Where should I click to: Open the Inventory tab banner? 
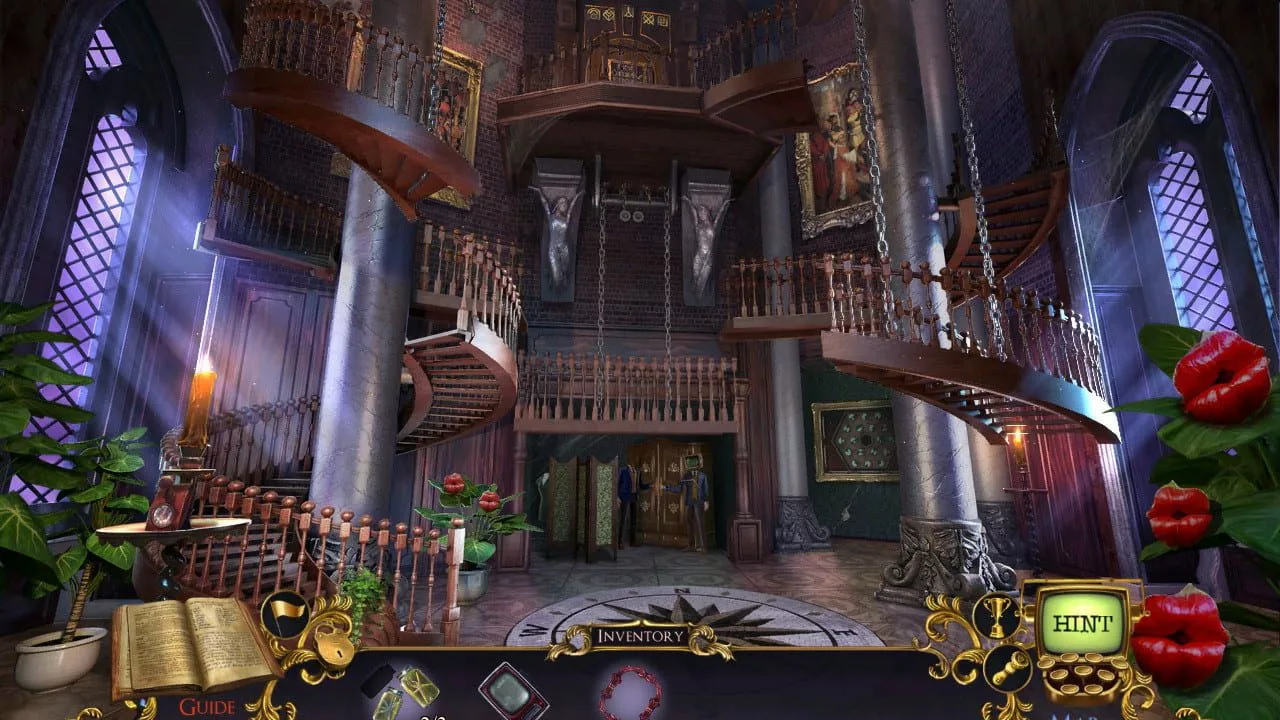click(x=640, y=632)
